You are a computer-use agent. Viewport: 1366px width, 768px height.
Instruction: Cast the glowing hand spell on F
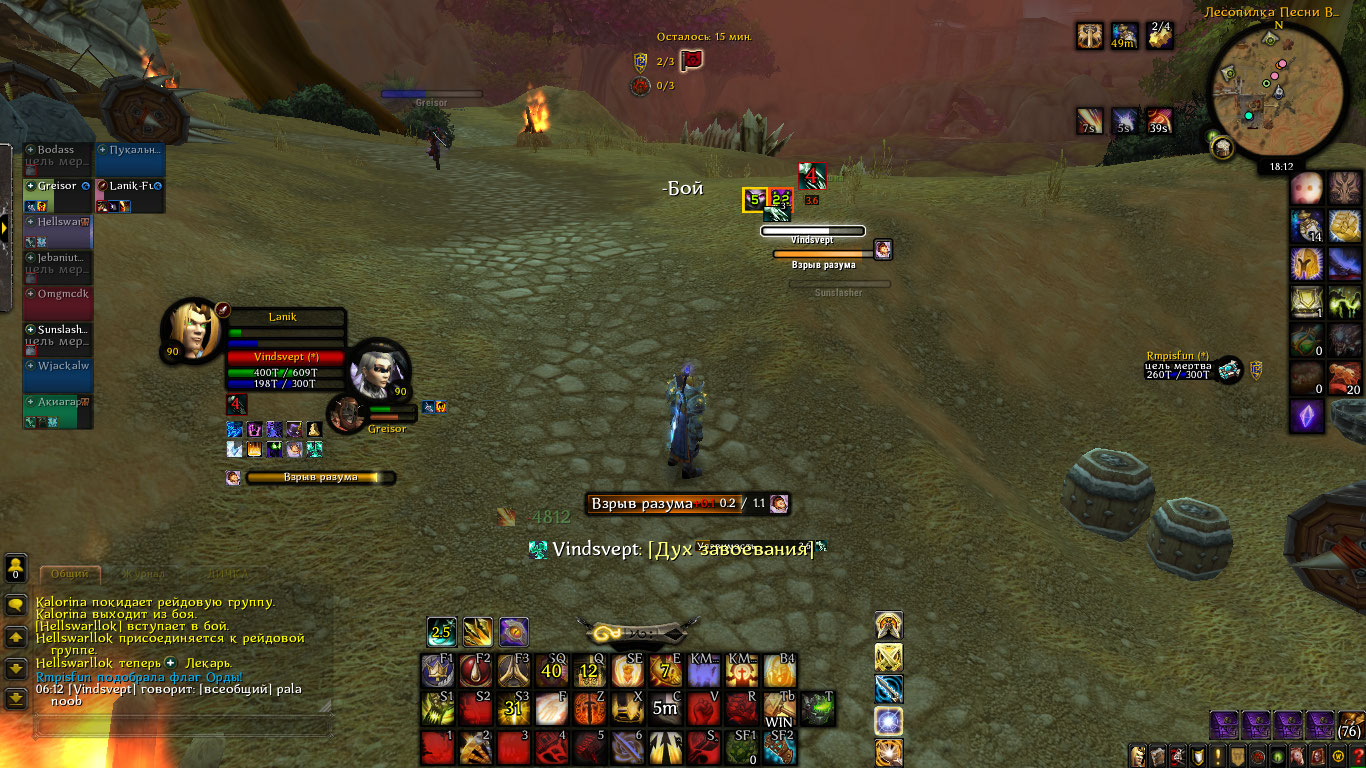(552, 709)
